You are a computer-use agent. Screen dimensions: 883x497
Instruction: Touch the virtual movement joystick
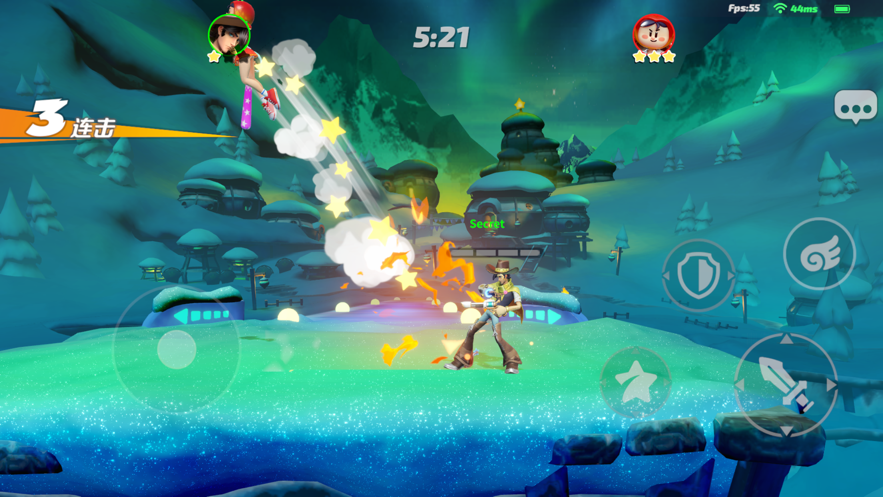tap(177, 350)
